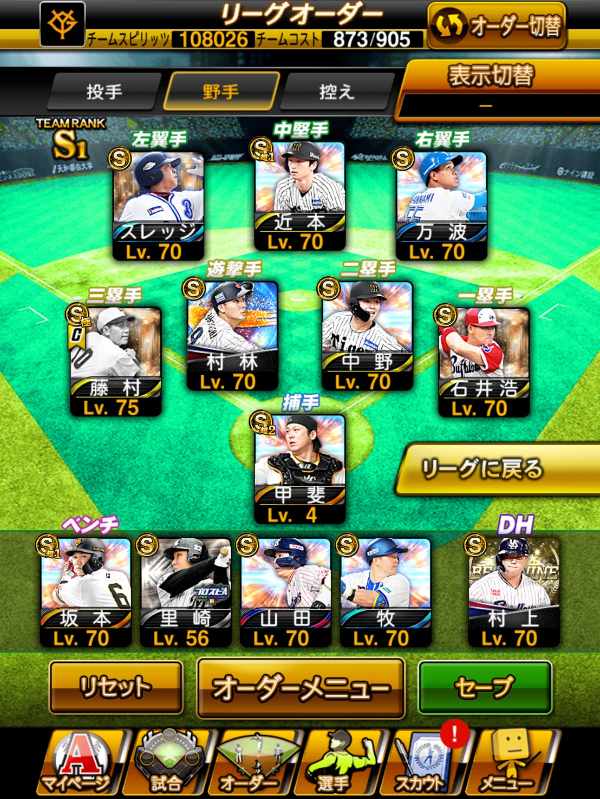Image resolution: width=600 pixels, height=799 pixels.
Task: Toggle the 表示切替 display button
Action: point(498,89)
